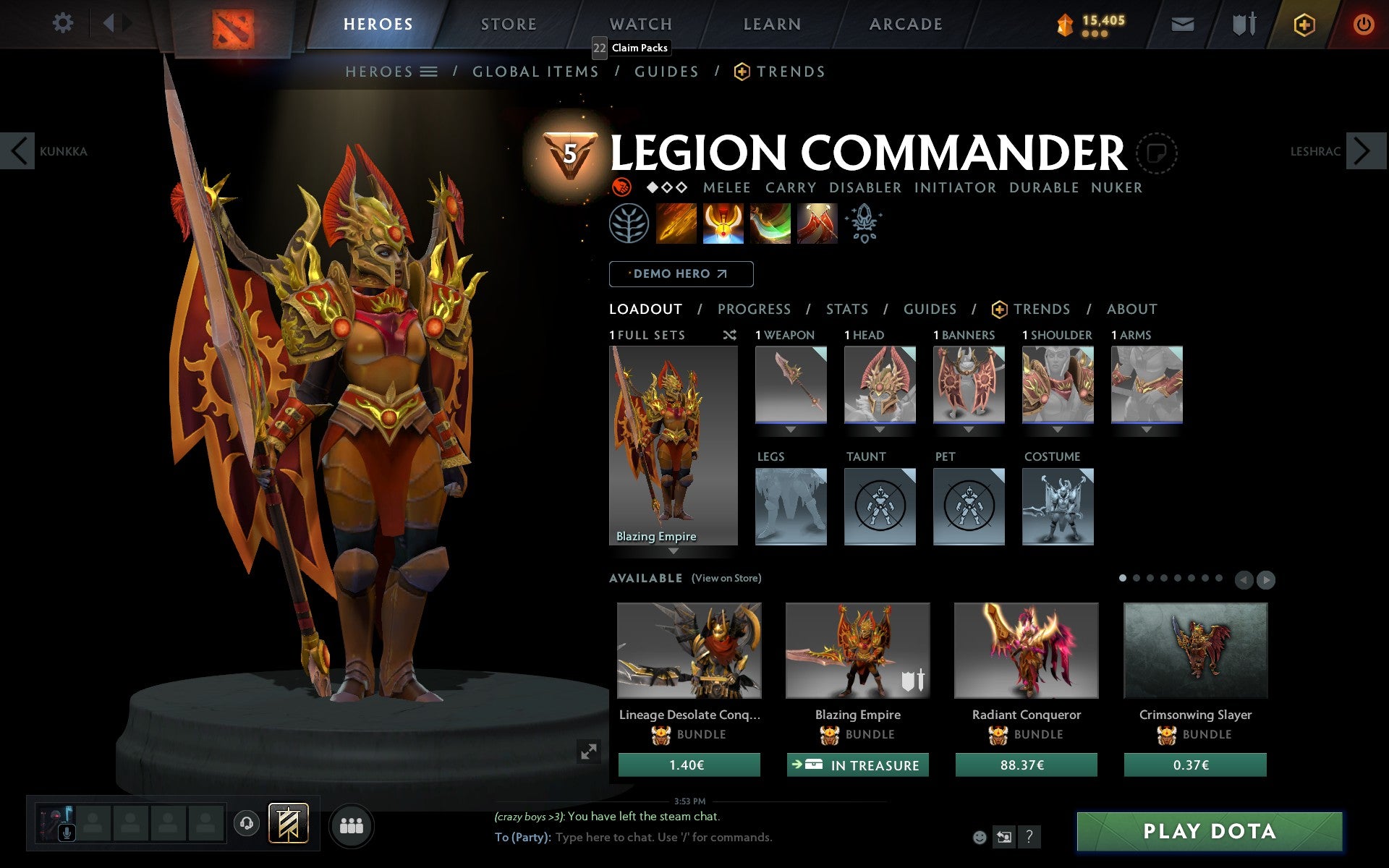The width and height of the screenshot is (1389, 868).
Task: Click the Demo Hero button
Action: pos(681,273)
